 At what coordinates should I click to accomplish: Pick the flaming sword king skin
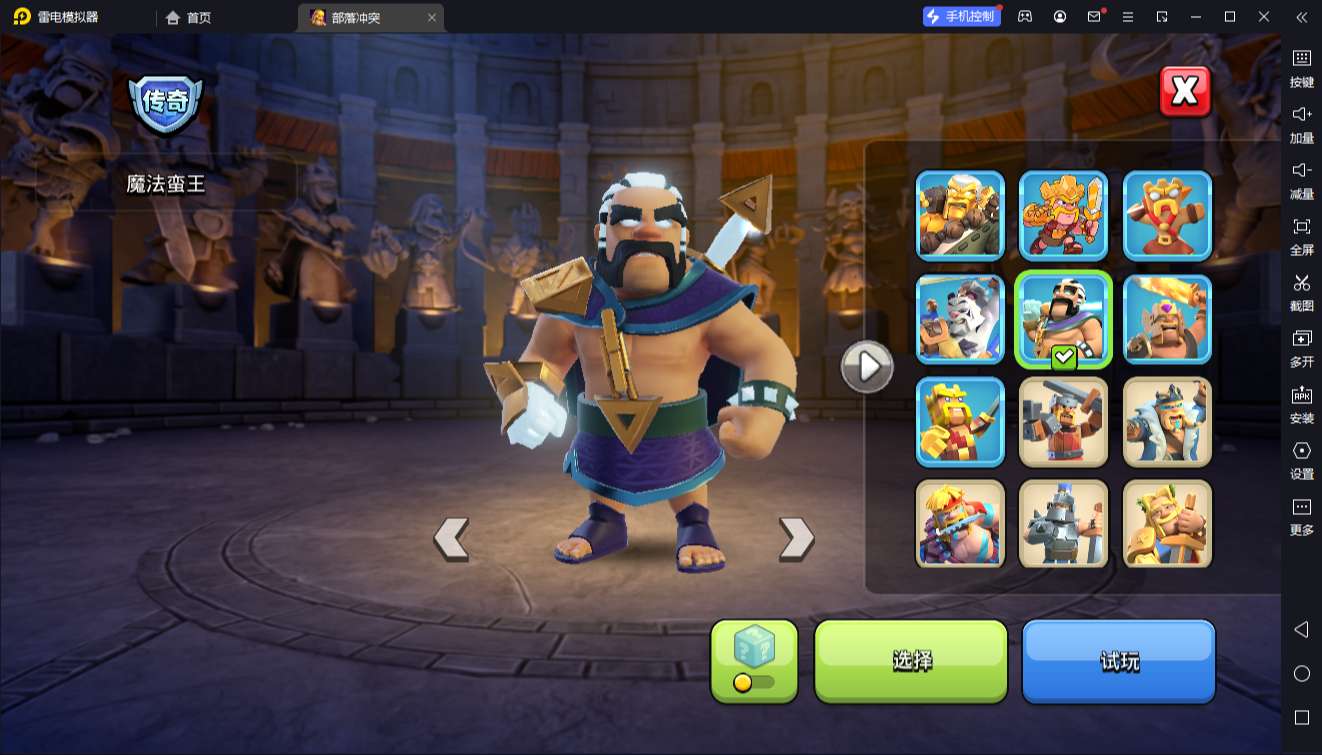(x=1167, y=319)
